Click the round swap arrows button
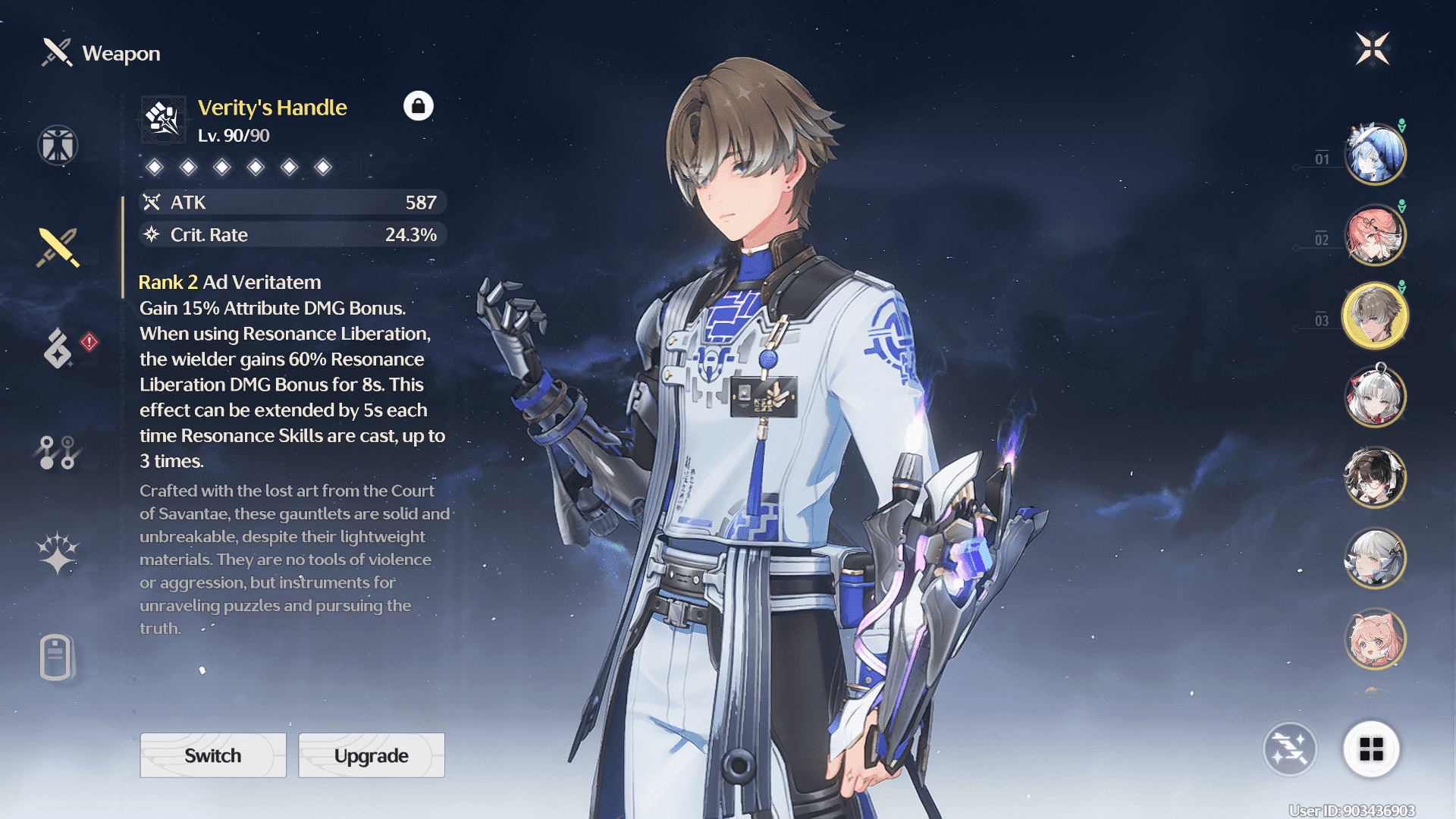Viewport: 1456px width, 819px height. (x=1290, y=749)
